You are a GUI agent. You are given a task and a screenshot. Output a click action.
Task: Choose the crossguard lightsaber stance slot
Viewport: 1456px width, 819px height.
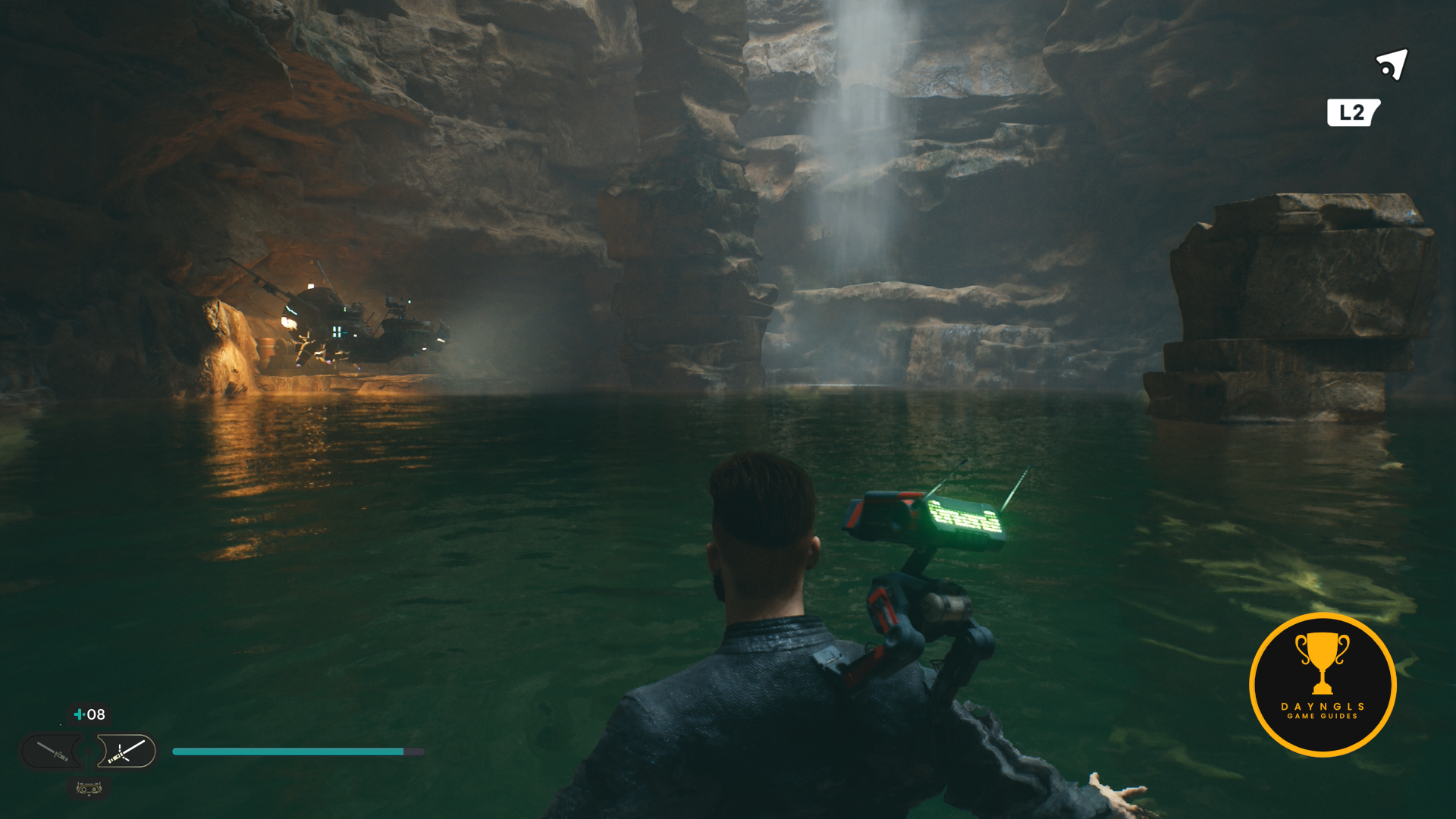tap(127, 752)
